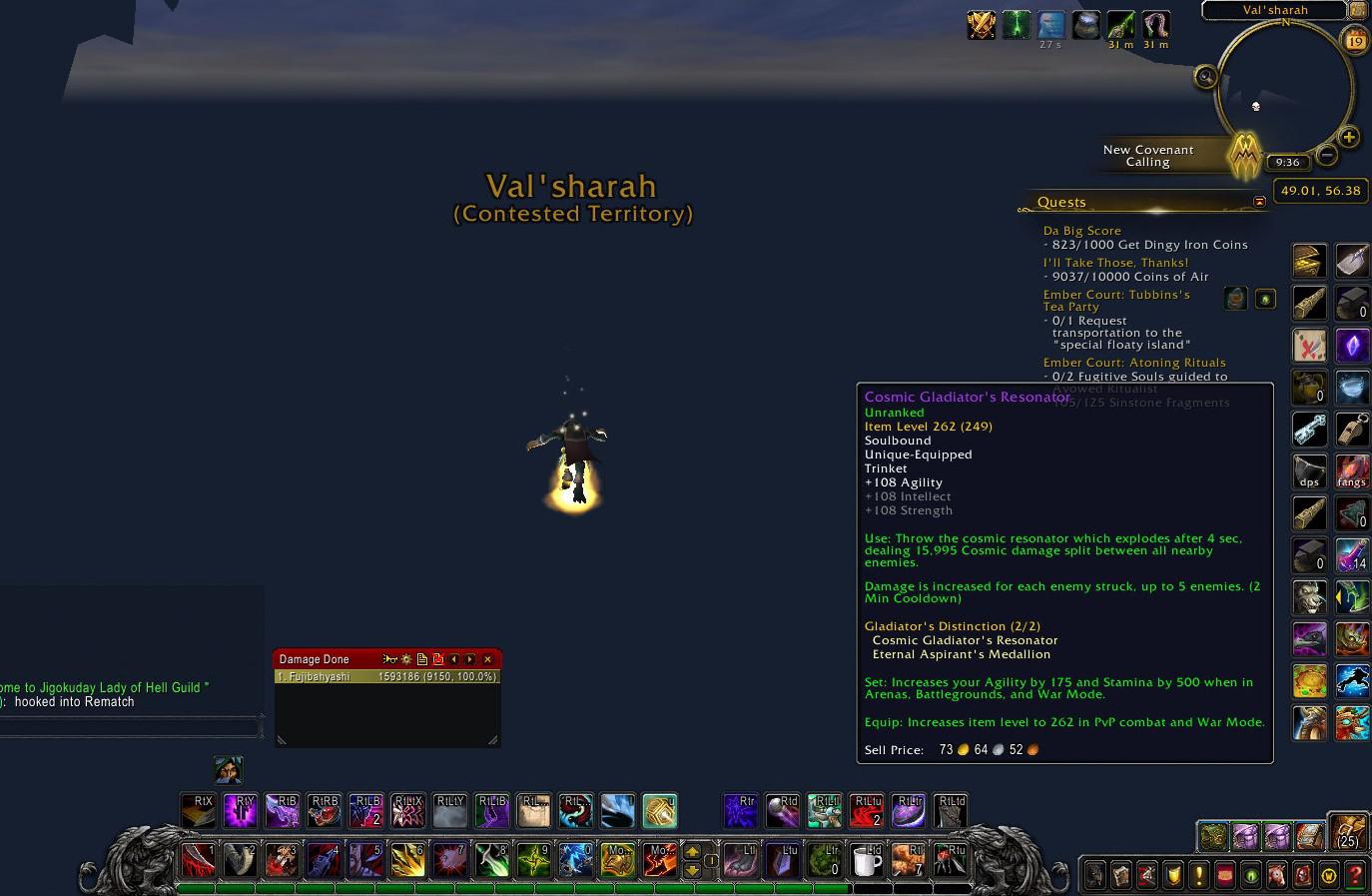The image size is (1372, 896).
Task: Open Damage Done settings with the cogwheel icon
Action: (x=406, y=659)
